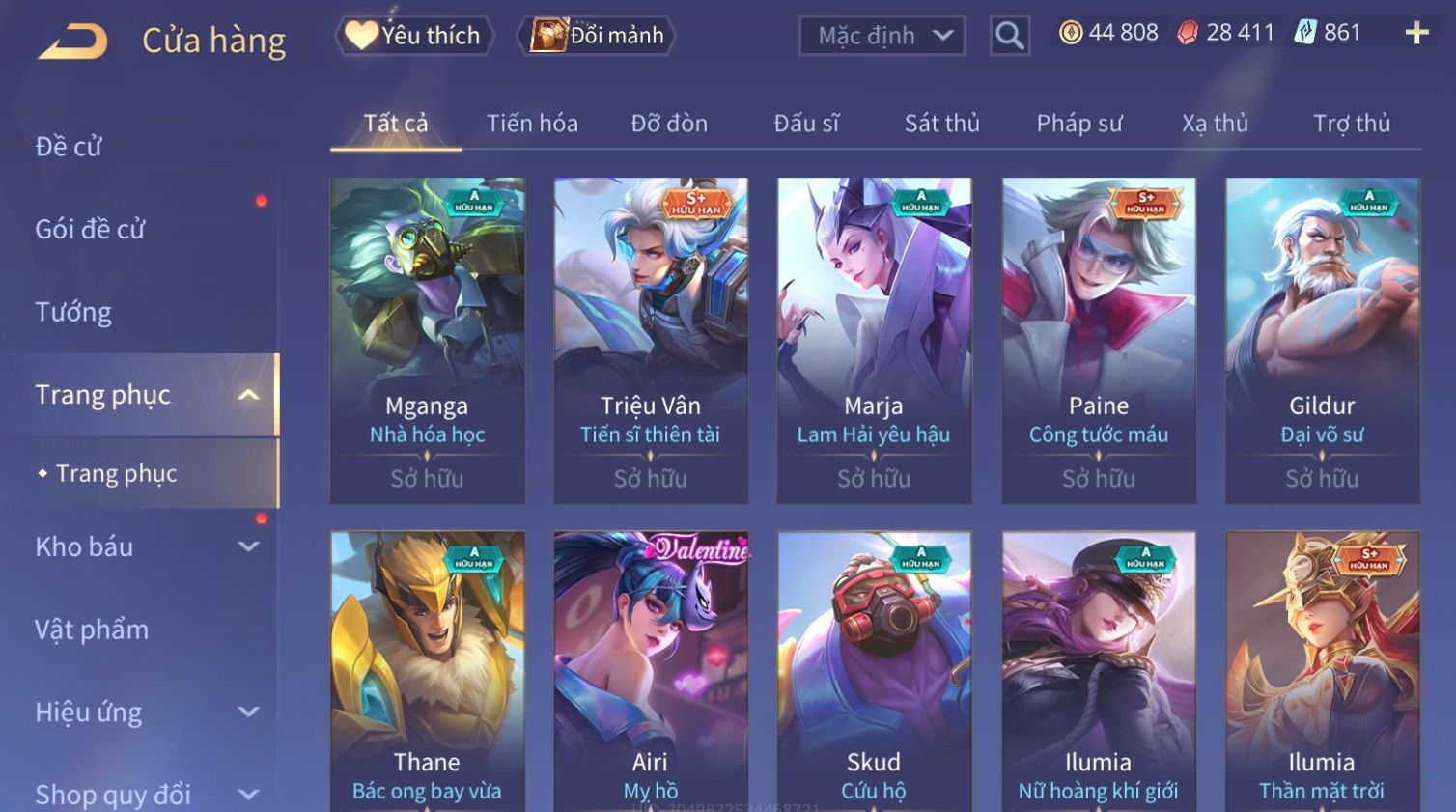Expand the Kho báu menu

[x=145, y=546]
